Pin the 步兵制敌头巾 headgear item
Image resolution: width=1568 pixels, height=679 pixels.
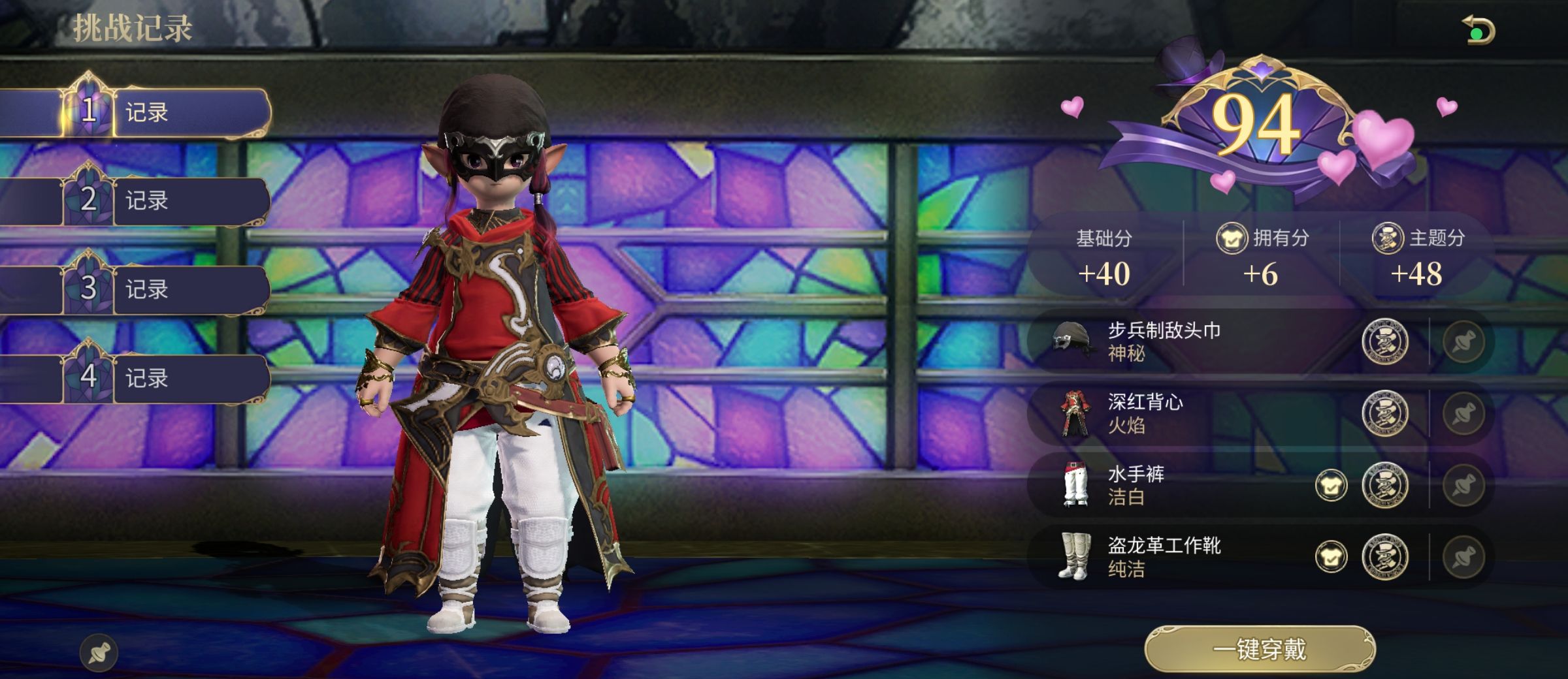point(1463,341)
